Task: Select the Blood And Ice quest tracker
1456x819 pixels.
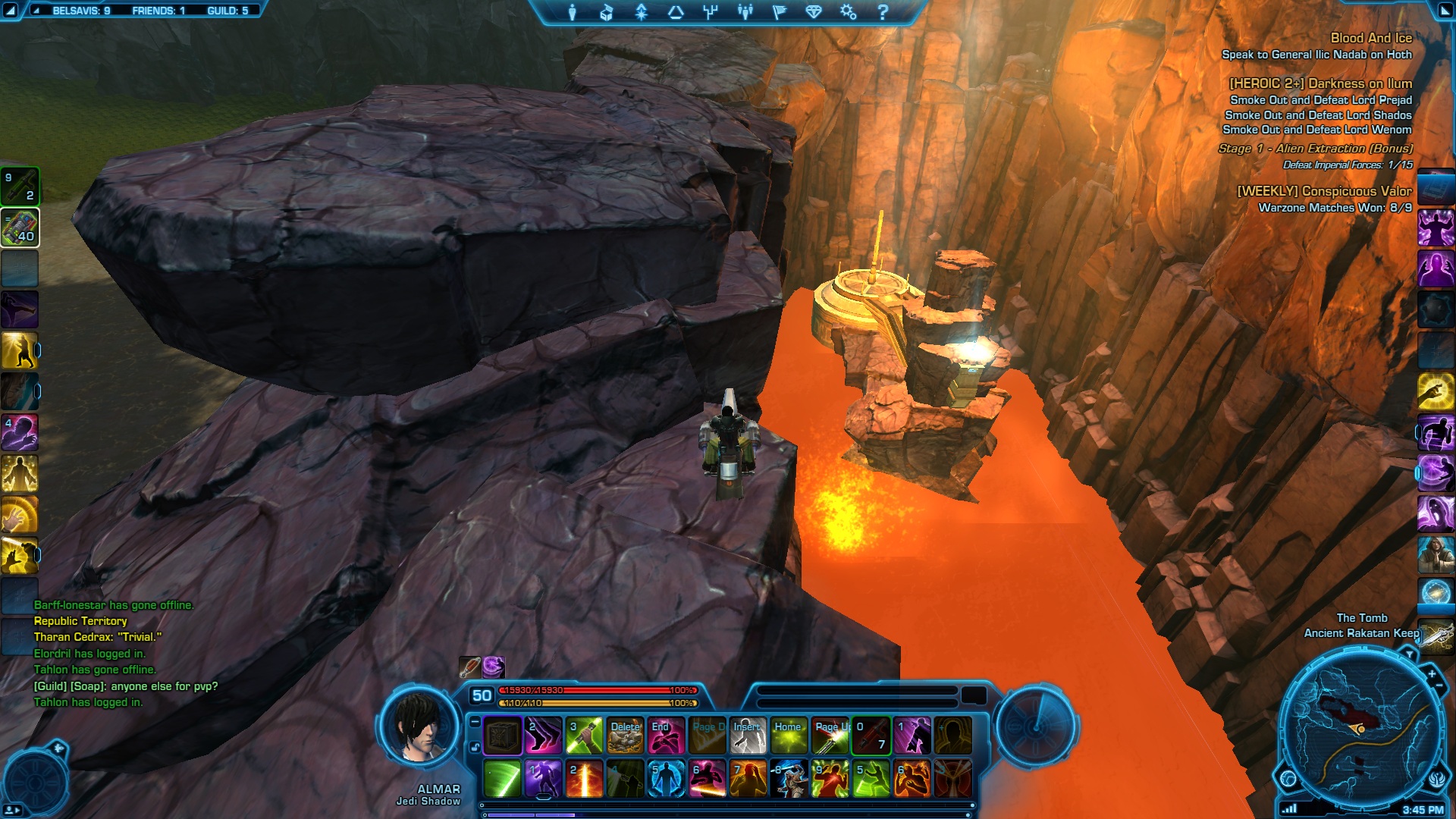Action: coord(1370,38)
